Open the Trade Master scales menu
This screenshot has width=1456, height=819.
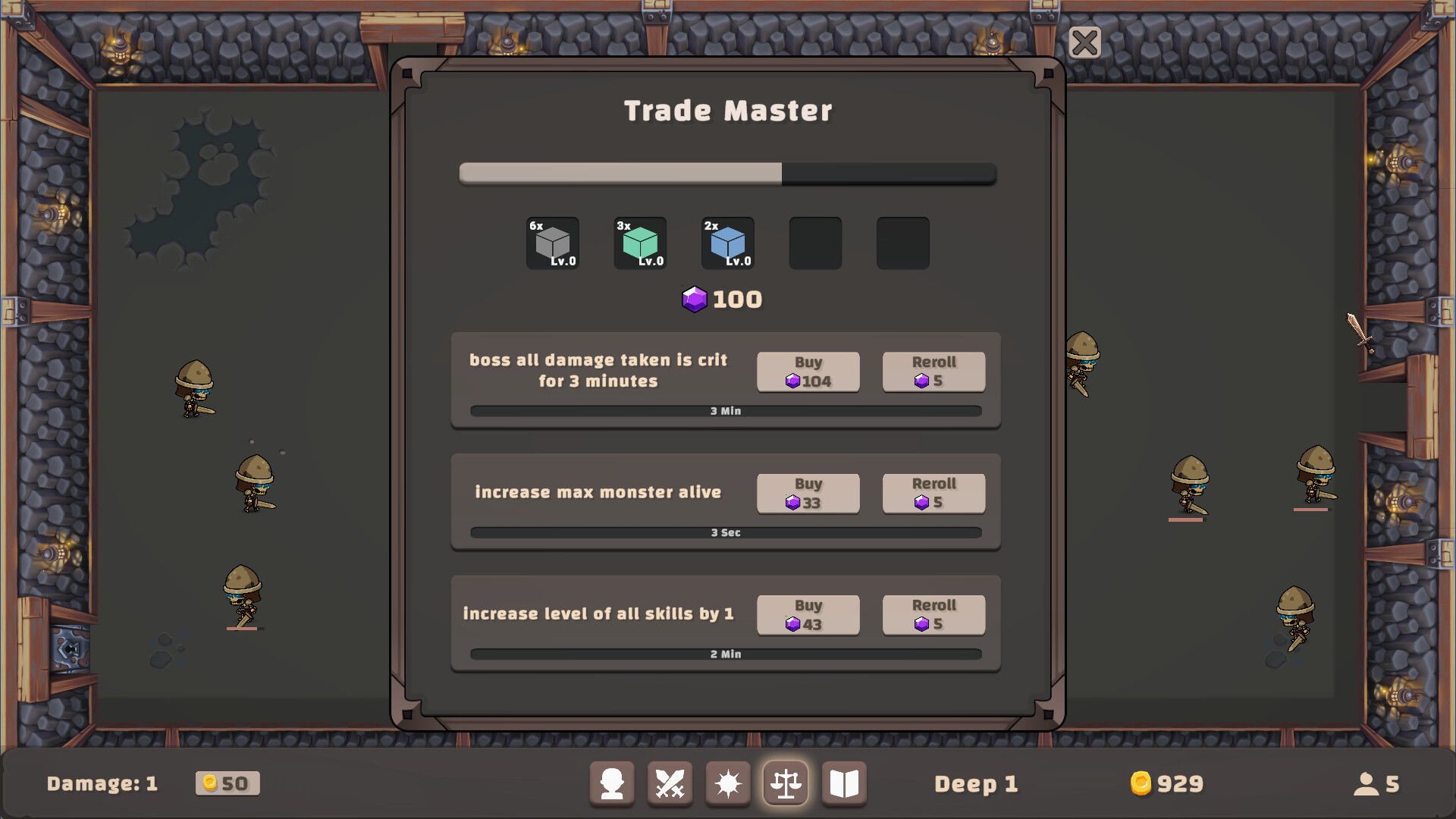pos(786,784)
